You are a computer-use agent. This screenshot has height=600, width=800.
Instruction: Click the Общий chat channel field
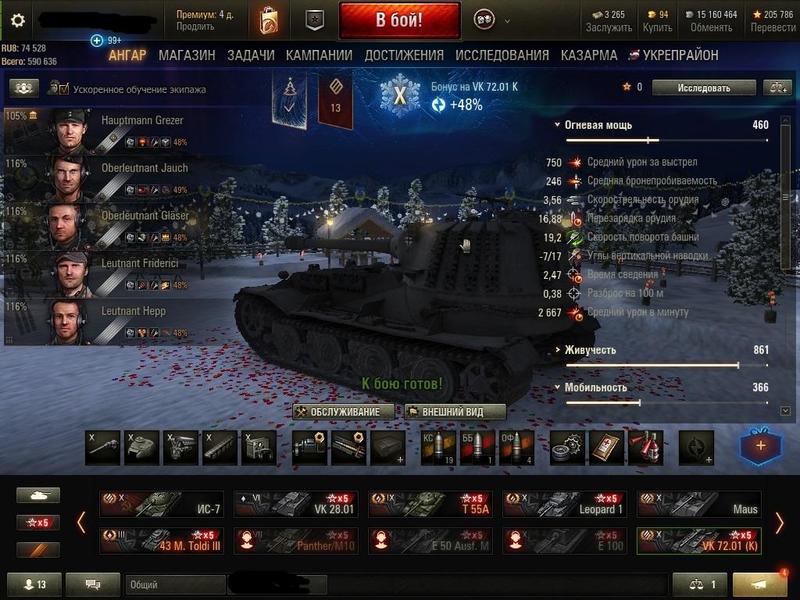pos(175,584)
